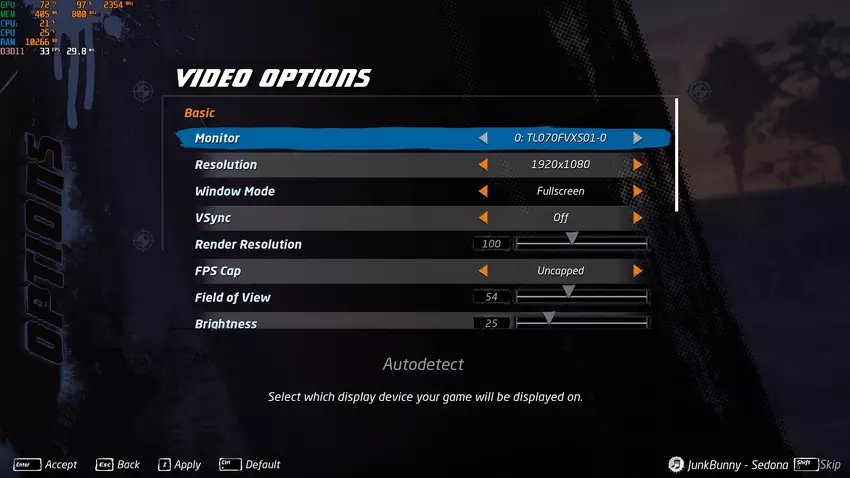Click the left arrow beside Fullscreen
The image size is (850, 478).
[484, 191]
